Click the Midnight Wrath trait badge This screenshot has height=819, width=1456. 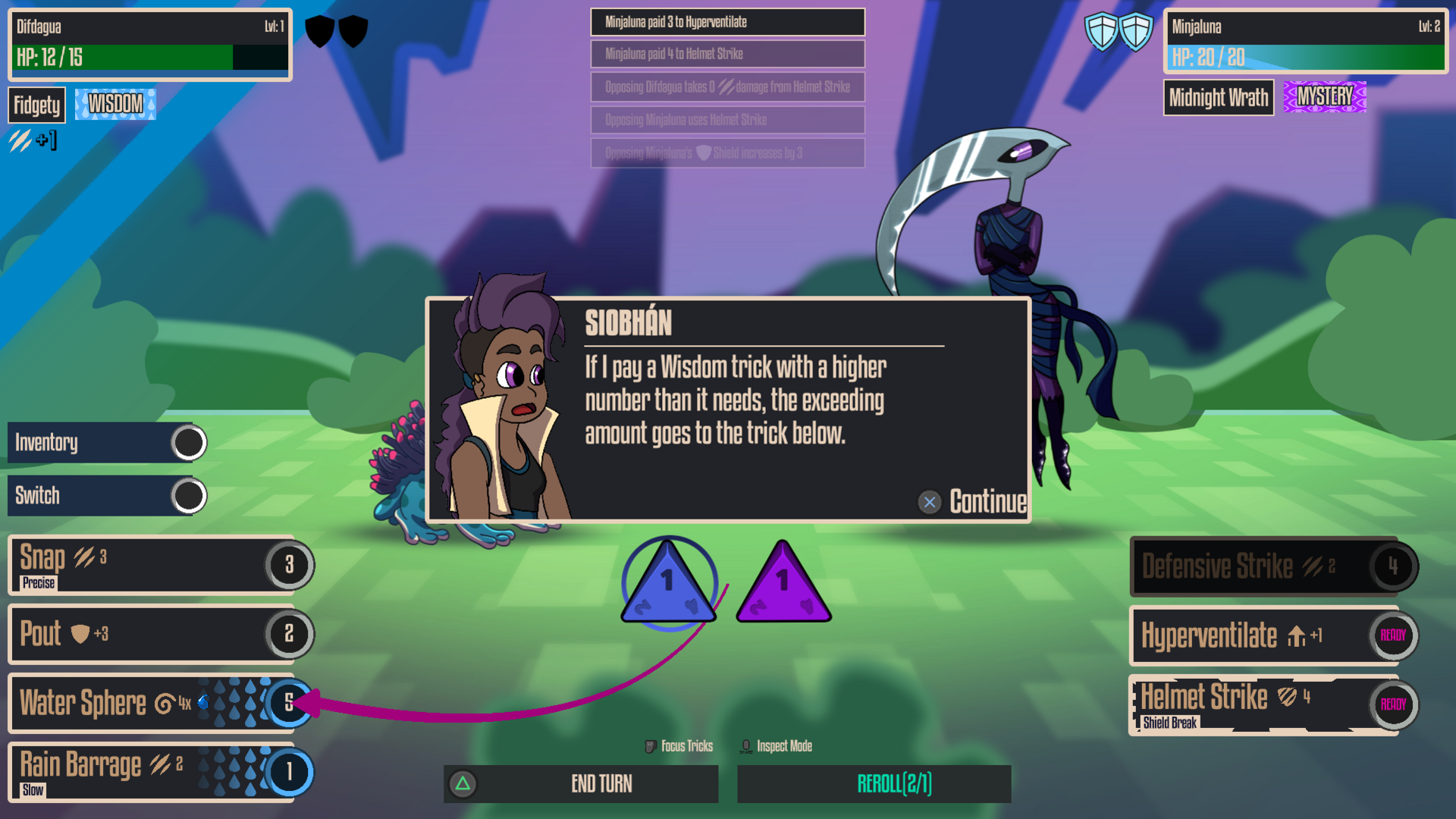coord(1218,98)
